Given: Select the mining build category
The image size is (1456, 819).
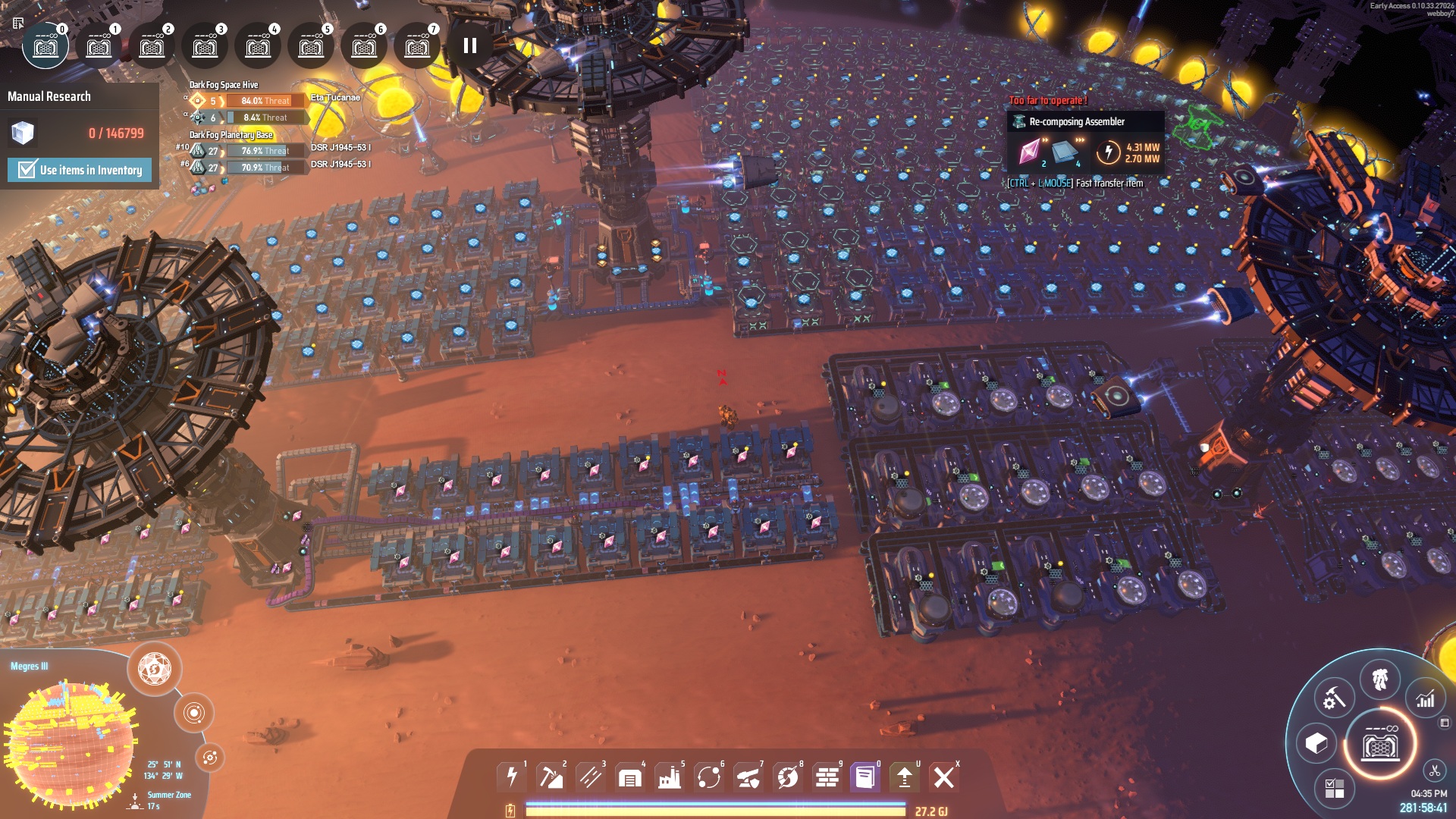Looking at the screenshot, I should tap(551, 777).
